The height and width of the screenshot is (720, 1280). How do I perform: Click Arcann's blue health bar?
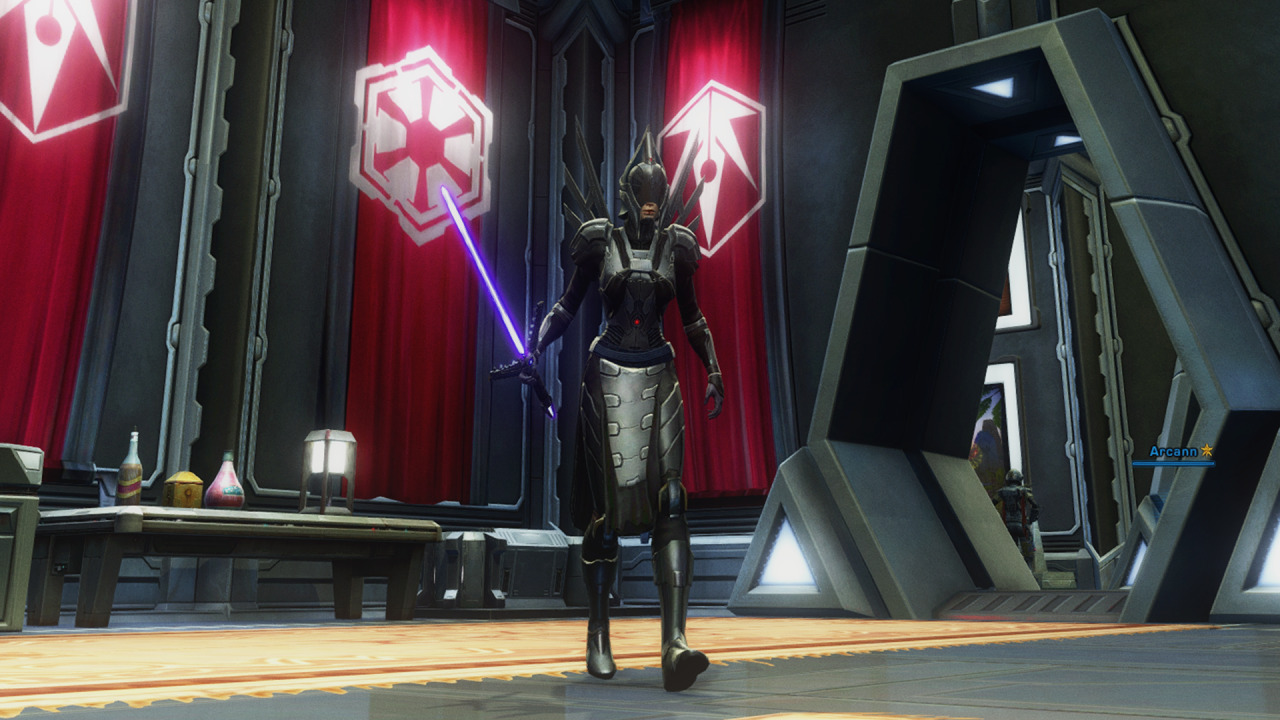tap(1174, 462)
